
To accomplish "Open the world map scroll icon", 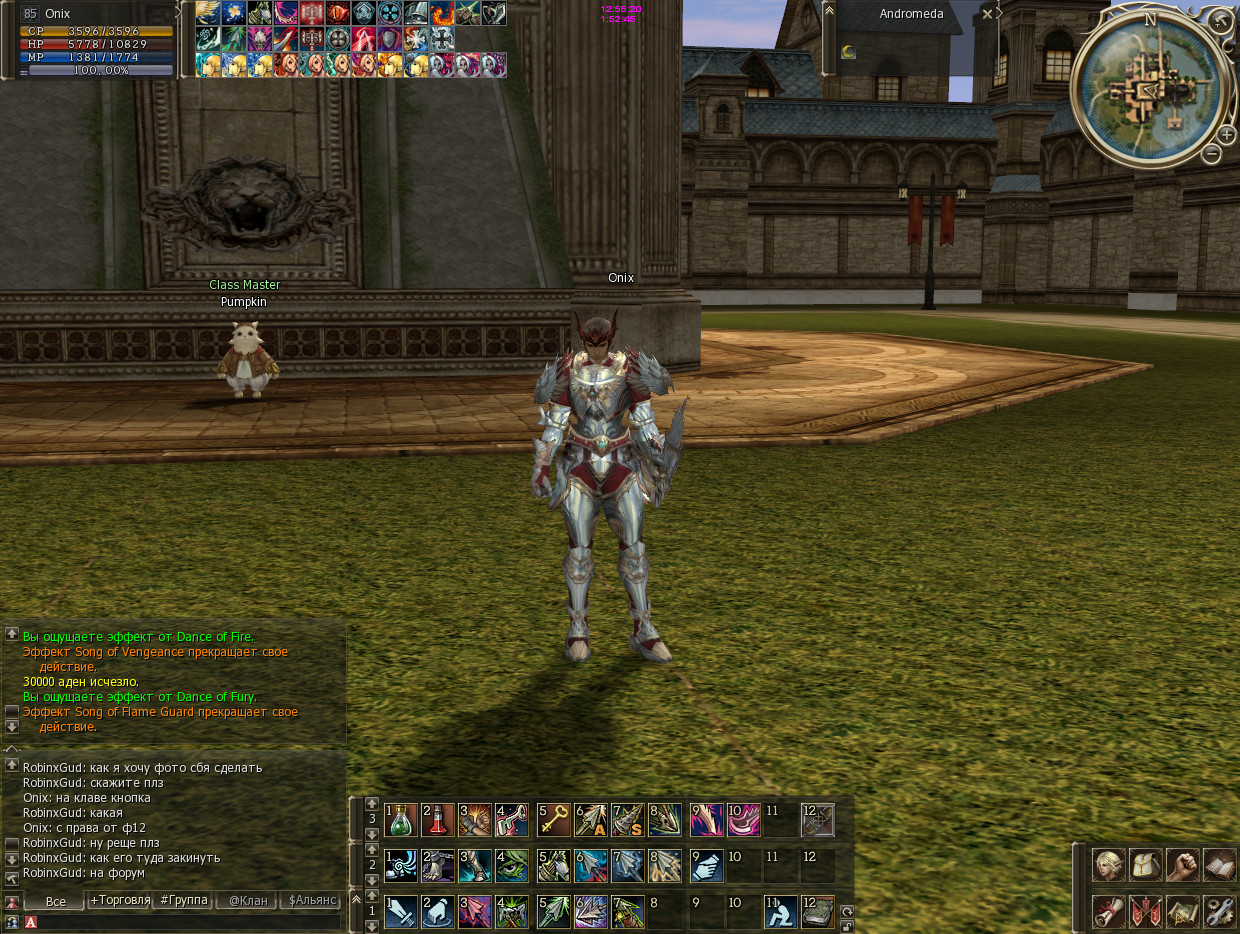I will [x=1183, y=911].
